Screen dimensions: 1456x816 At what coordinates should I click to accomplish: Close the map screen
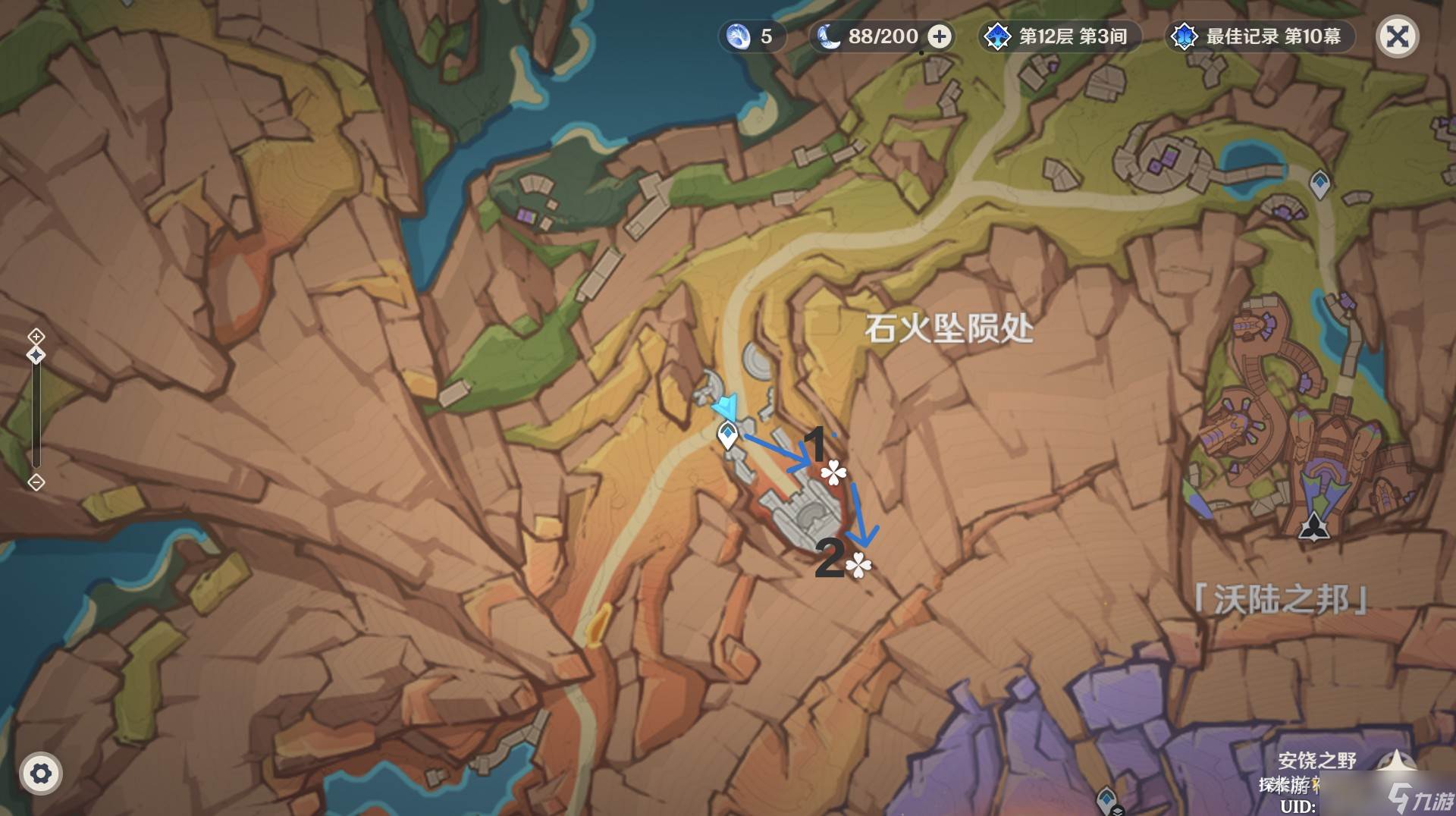click(1397, 36)
